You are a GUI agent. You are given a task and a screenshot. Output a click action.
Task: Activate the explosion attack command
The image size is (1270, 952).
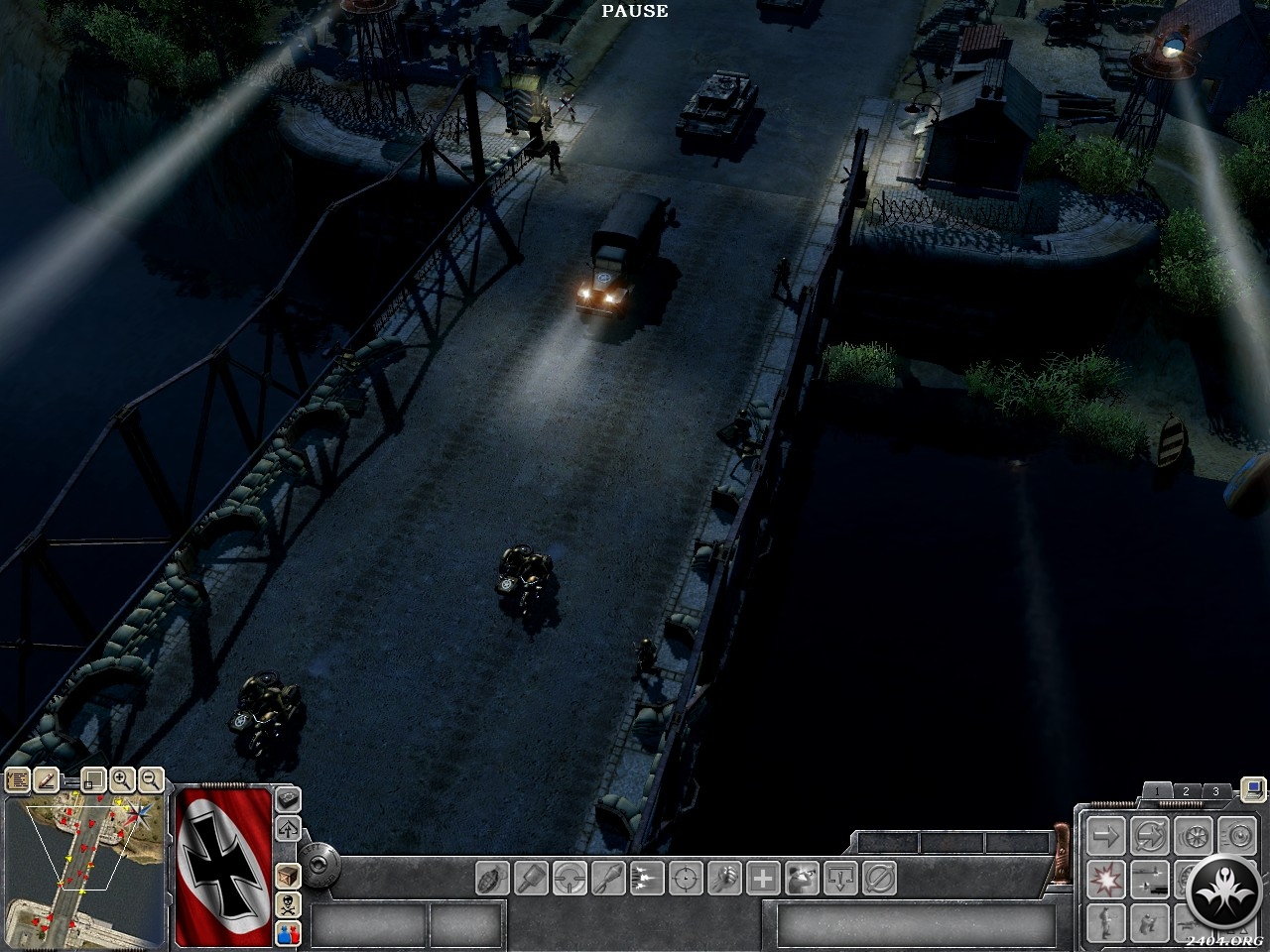coord(1104,878)
